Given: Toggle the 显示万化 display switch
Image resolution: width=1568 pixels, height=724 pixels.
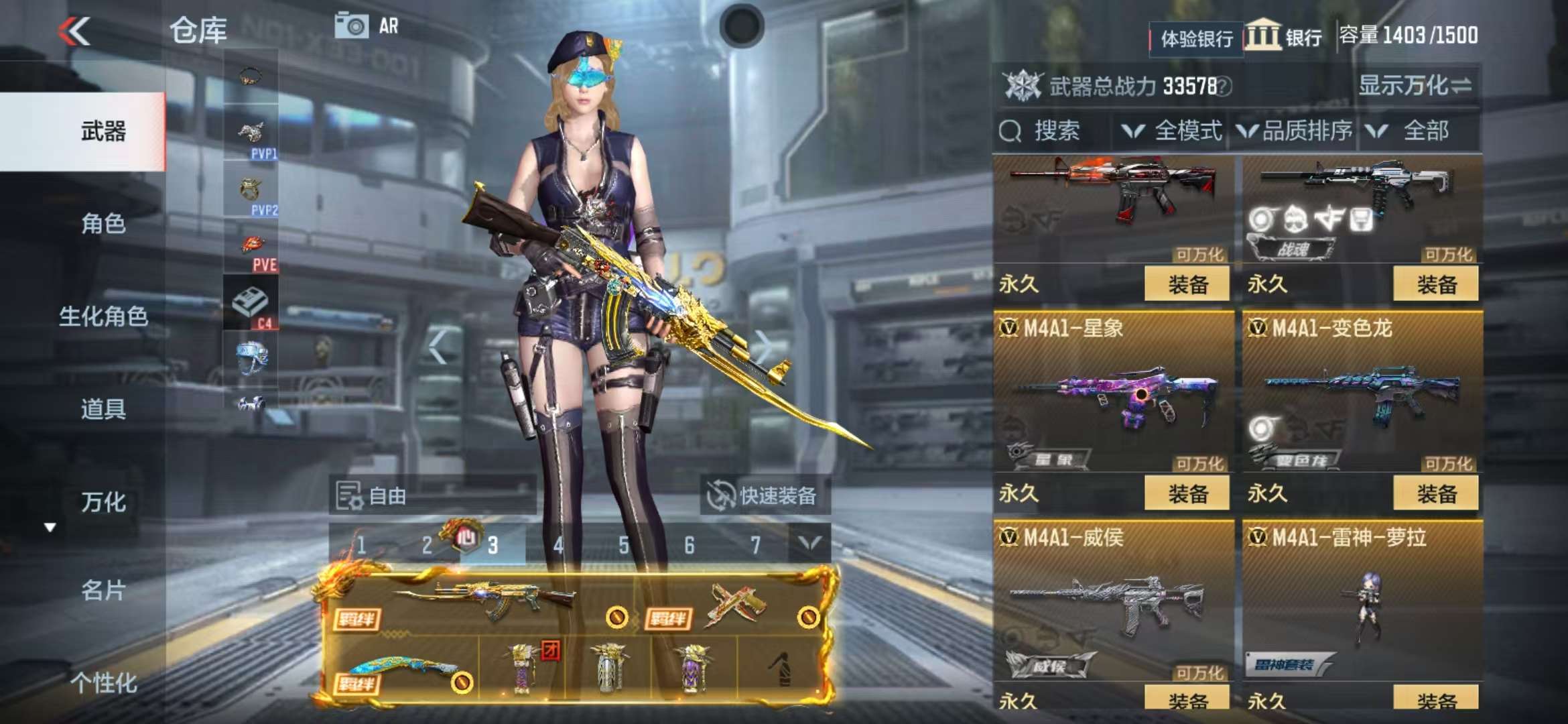Looking at the screenshot, I should (x=1415, y=86).
